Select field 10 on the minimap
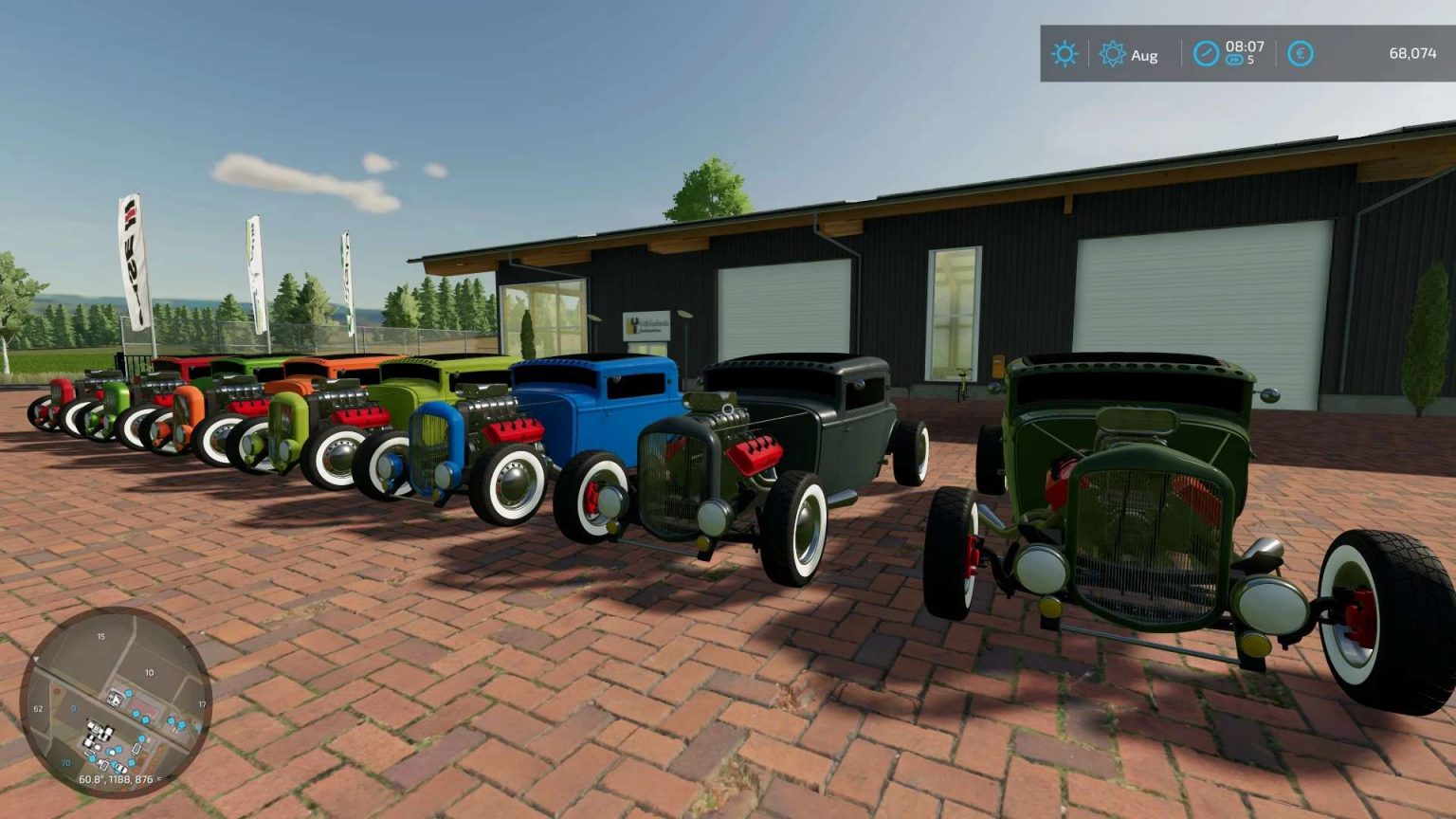 [x=149, y=672]
